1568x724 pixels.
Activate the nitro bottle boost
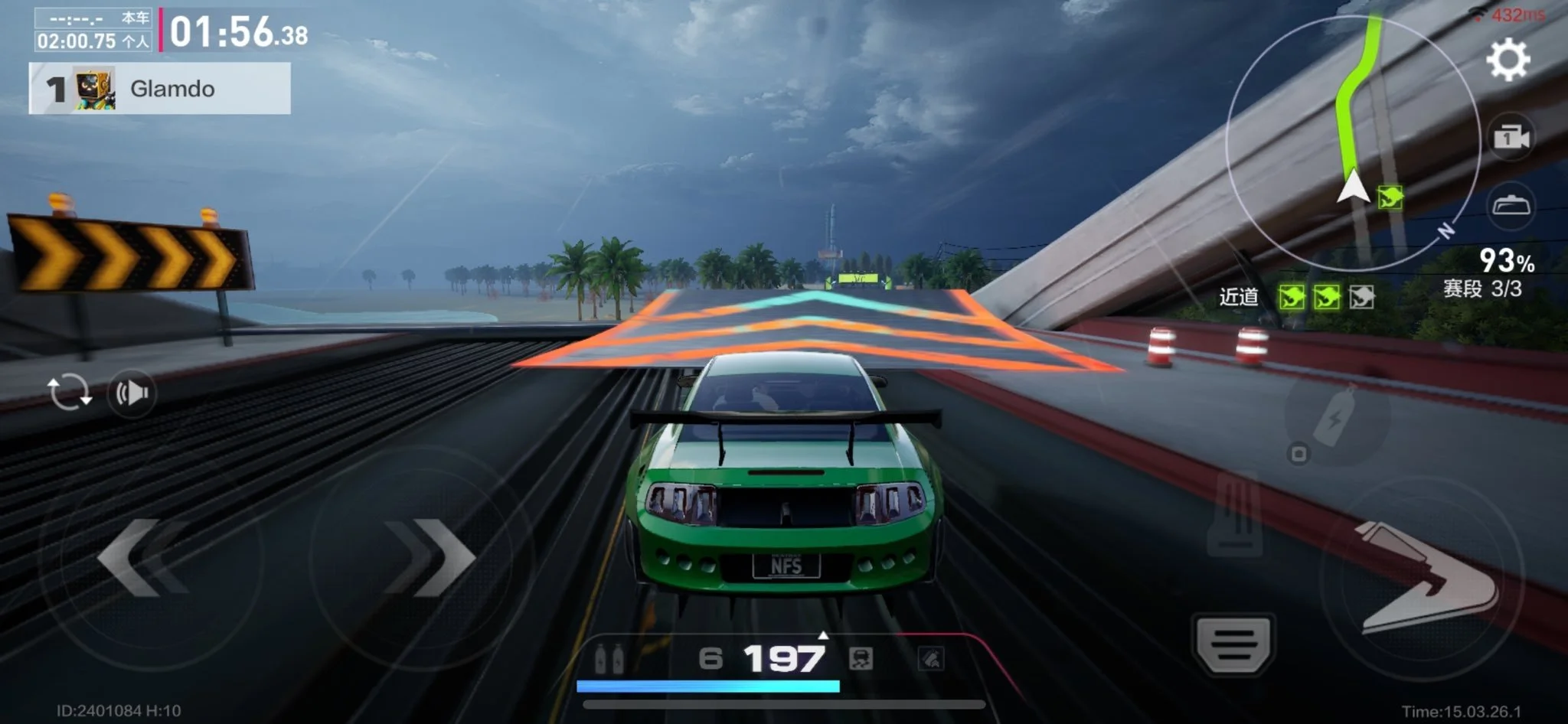click(x=1336, y=418)
